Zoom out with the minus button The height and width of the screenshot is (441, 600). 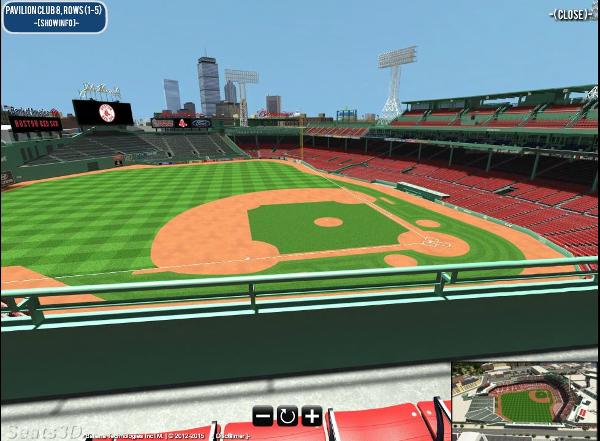(262, 416)
